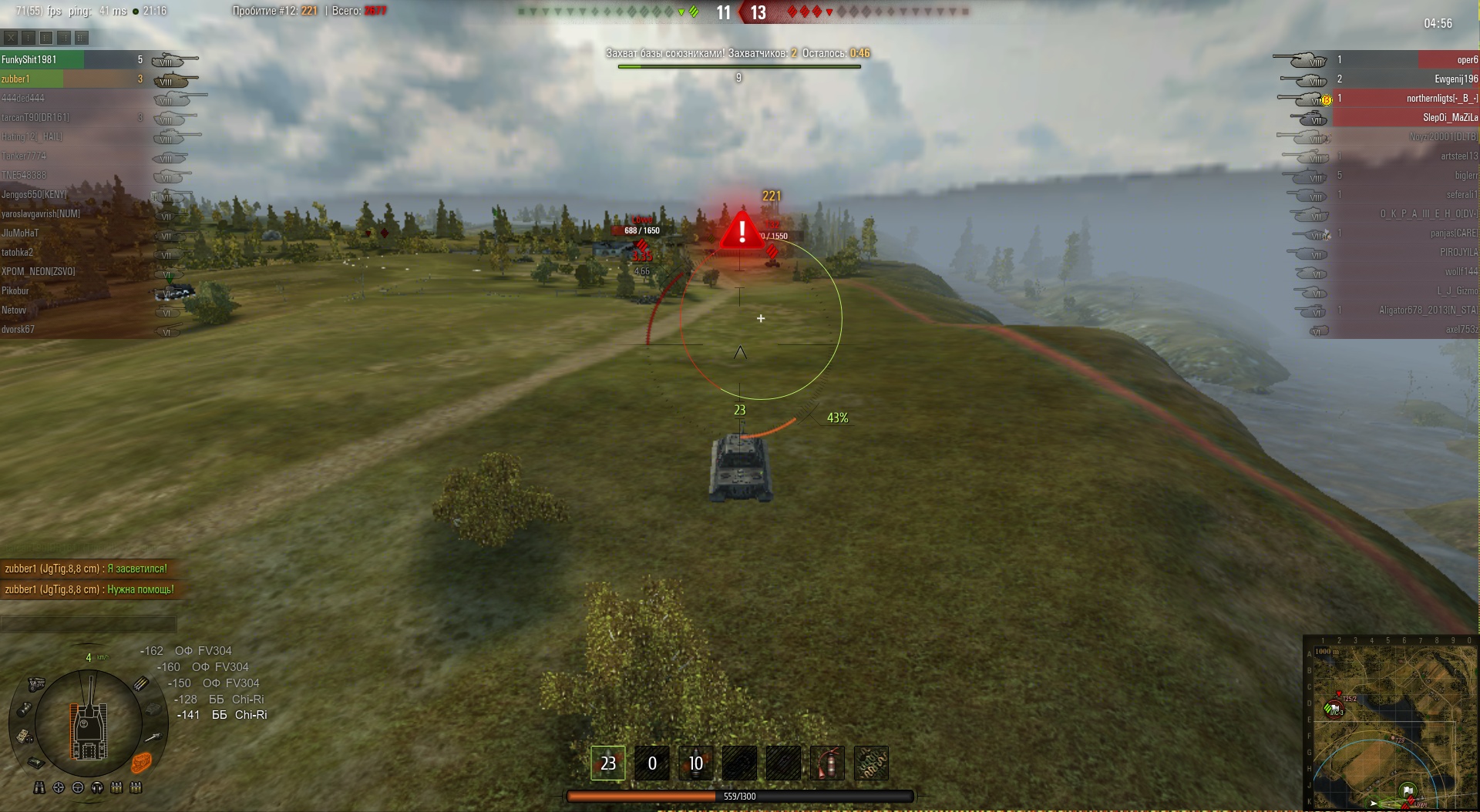This screenshot has height=812, width=1480.
Task: Click the binoculars crew icon
Action: click(x=39, y=787)
